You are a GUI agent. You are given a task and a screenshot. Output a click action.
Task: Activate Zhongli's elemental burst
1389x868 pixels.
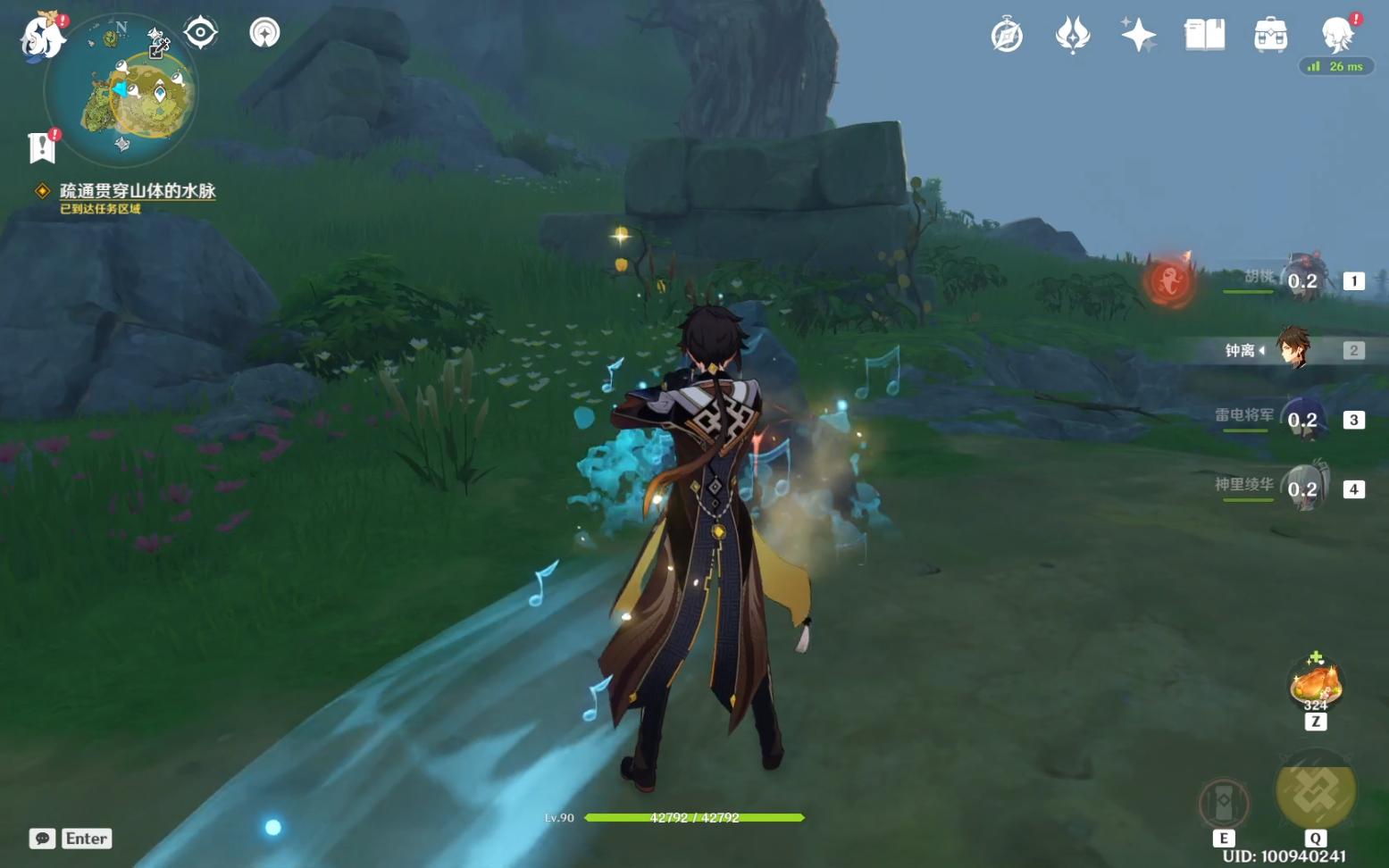pos(1315,790)
